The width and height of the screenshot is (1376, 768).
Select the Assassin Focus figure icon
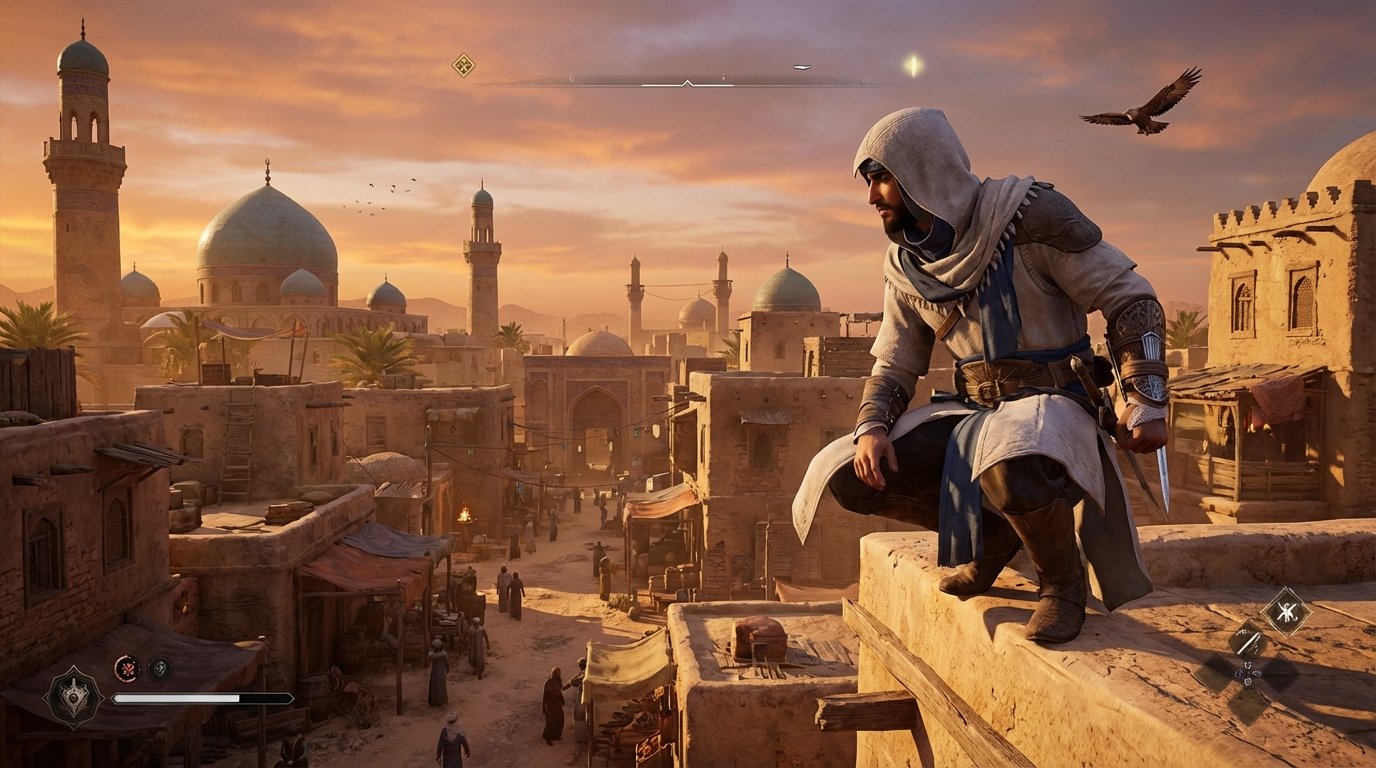pyautogui.click(x=1287, y=611)
